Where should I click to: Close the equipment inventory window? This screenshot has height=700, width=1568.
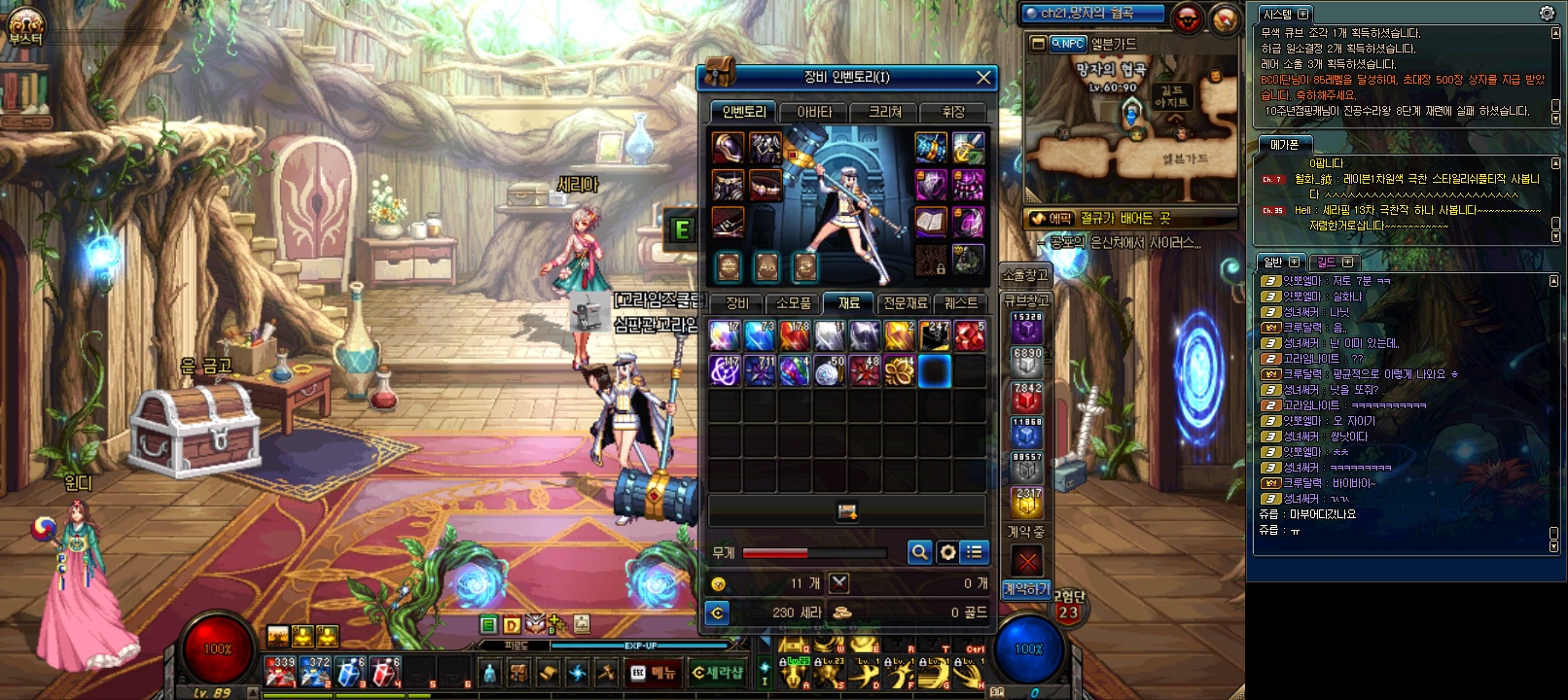coord(983,78)
